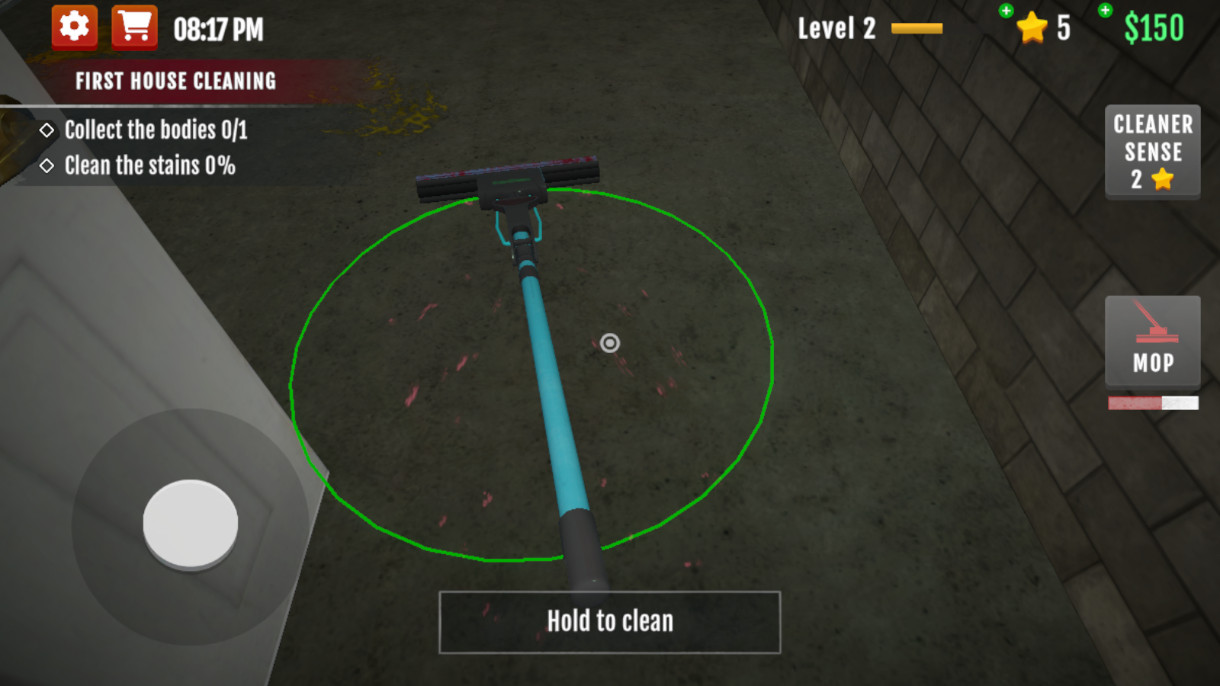The image size is (1220, 686).
Task: Tap the Hold to clean button
Action: 609,621
